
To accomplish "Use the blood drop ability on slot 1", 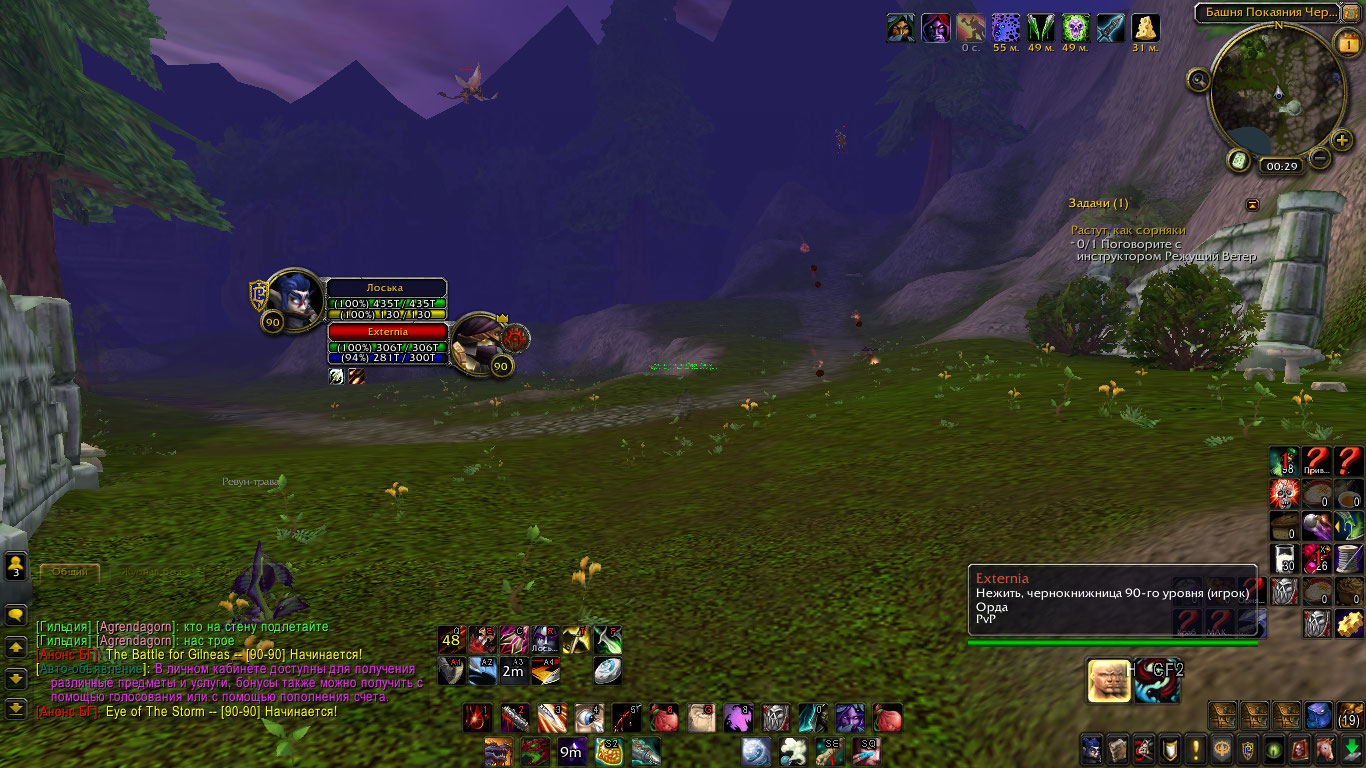I will tap(477, 718).
